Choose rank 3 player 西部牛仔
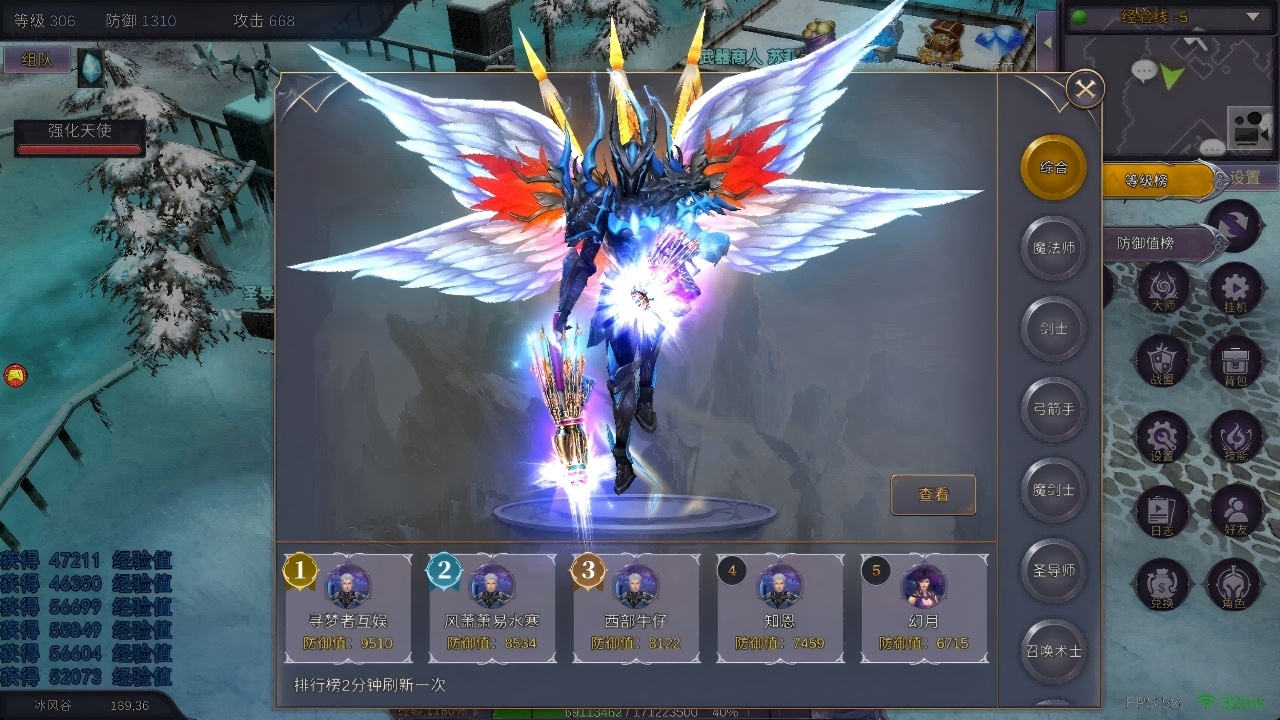 coord(636,608)
